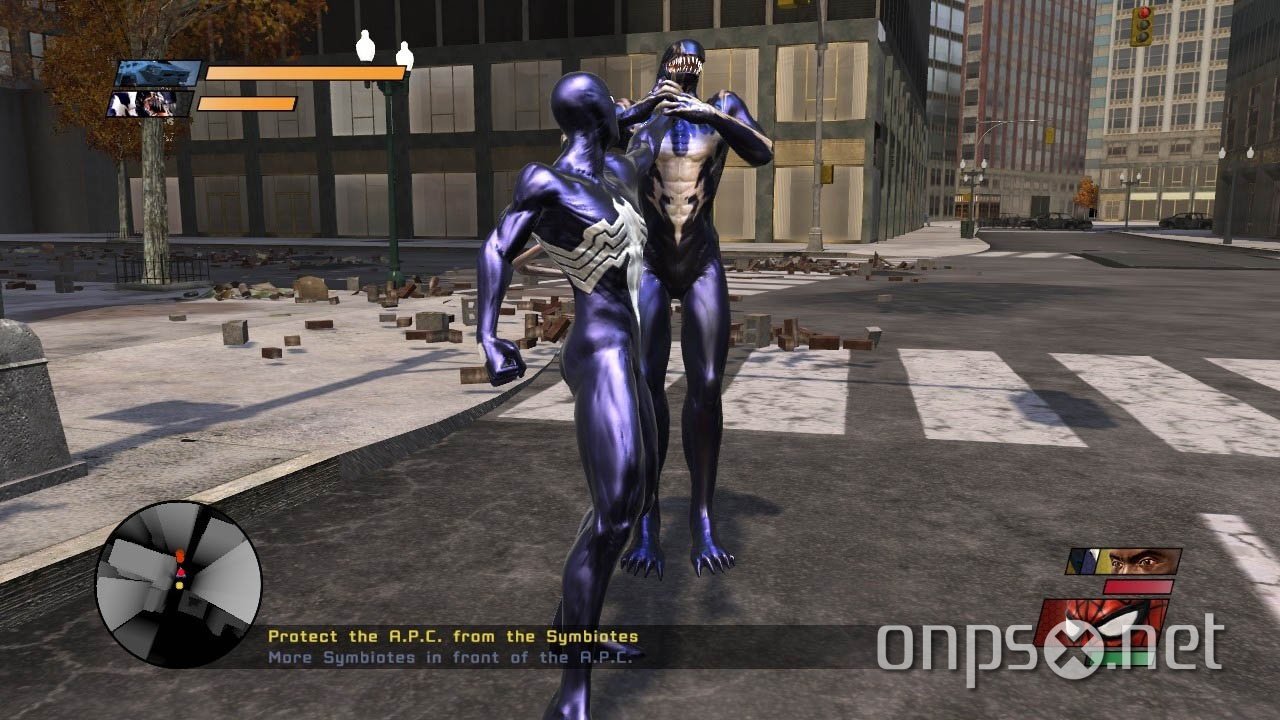Select the subtitle 'More Symbiotes in front of the A.P.C.'
The width and height of the screenshot is (1280, 720).
pyautogui.click(x=452, y=657)
